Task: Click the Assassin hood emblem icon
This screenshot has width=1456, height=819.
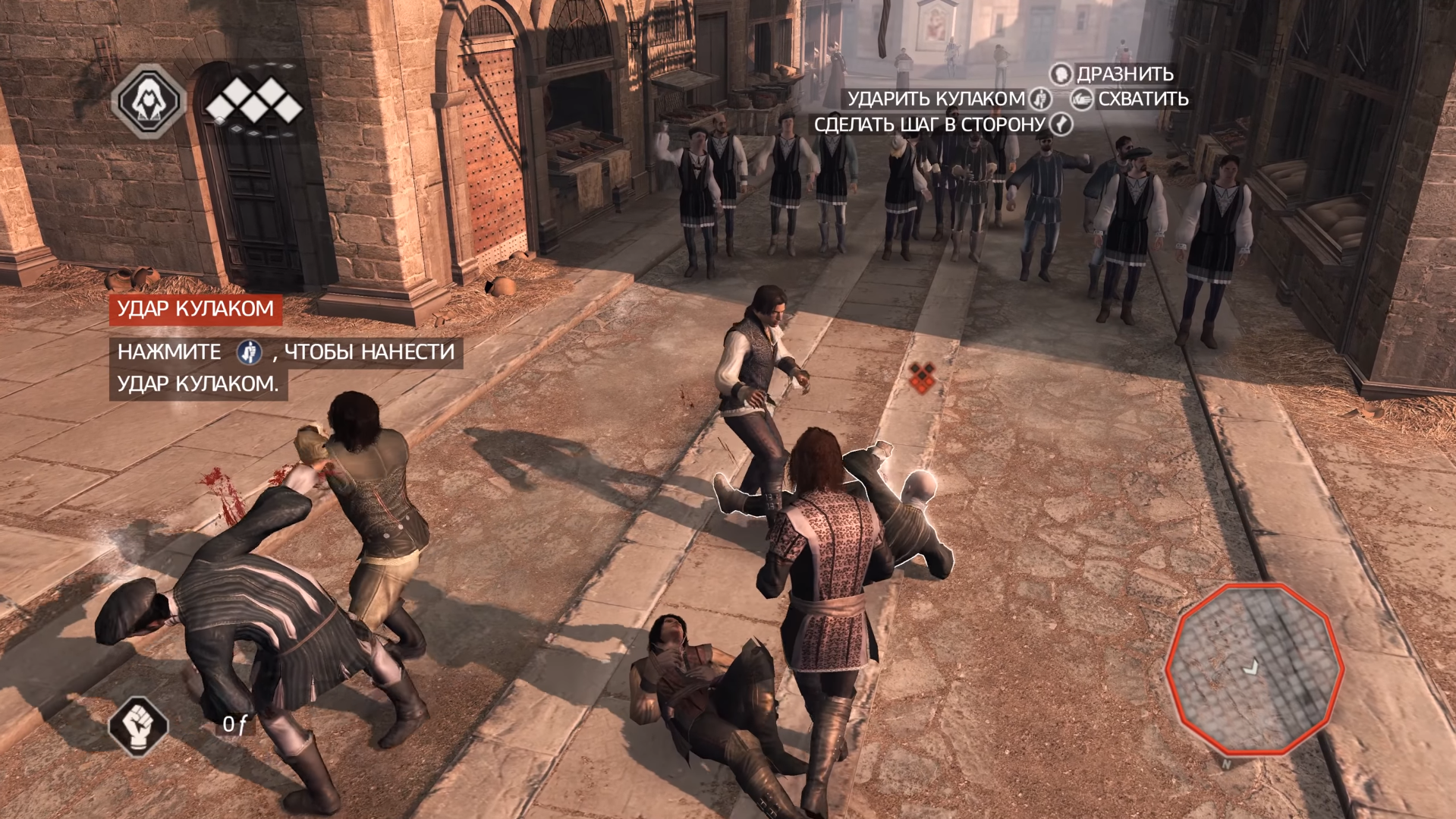Action: 149,101
